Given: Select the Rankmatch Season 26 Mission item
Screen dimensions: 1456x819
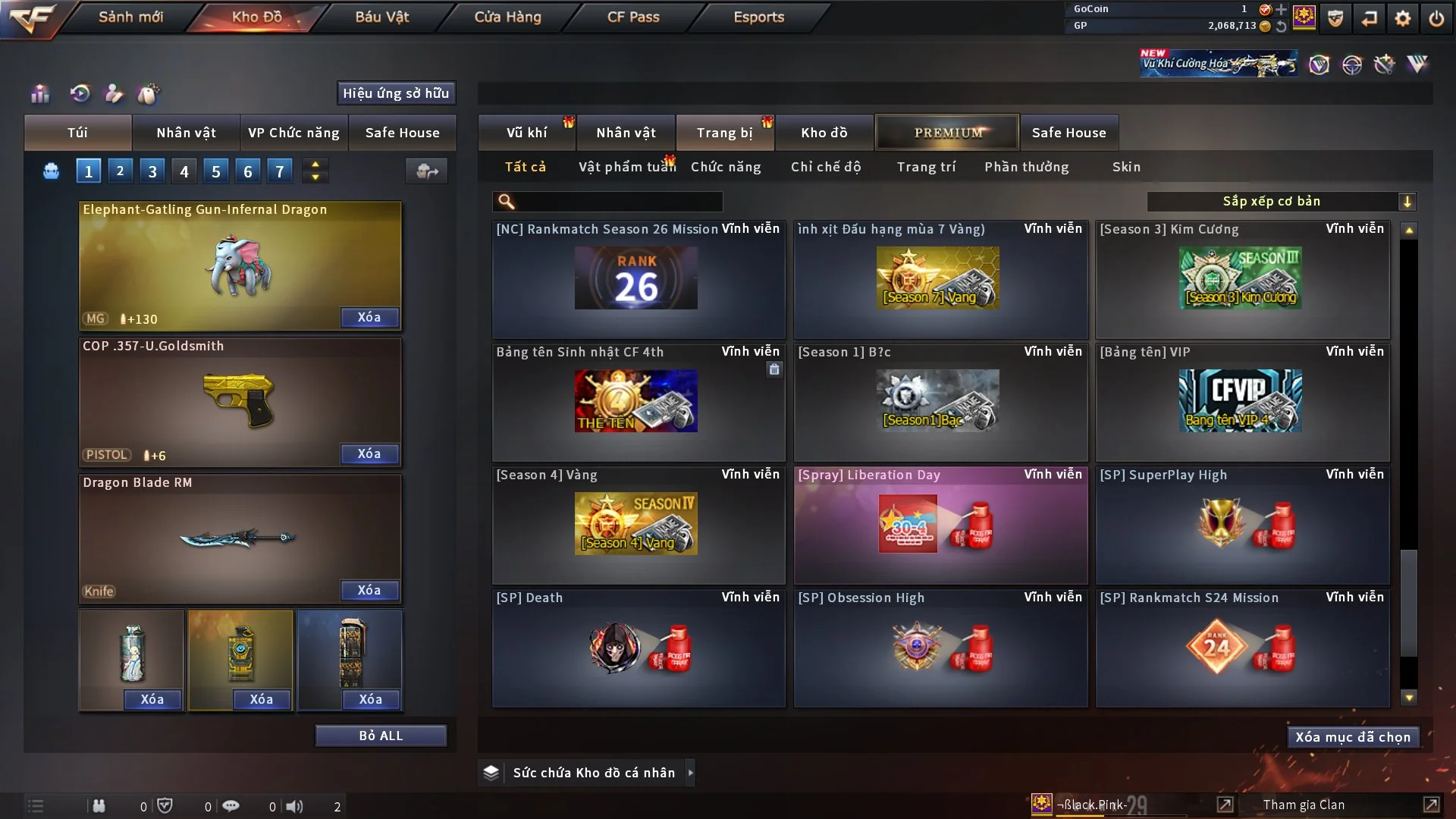Looking at the screenshot, I should (638, 279).
